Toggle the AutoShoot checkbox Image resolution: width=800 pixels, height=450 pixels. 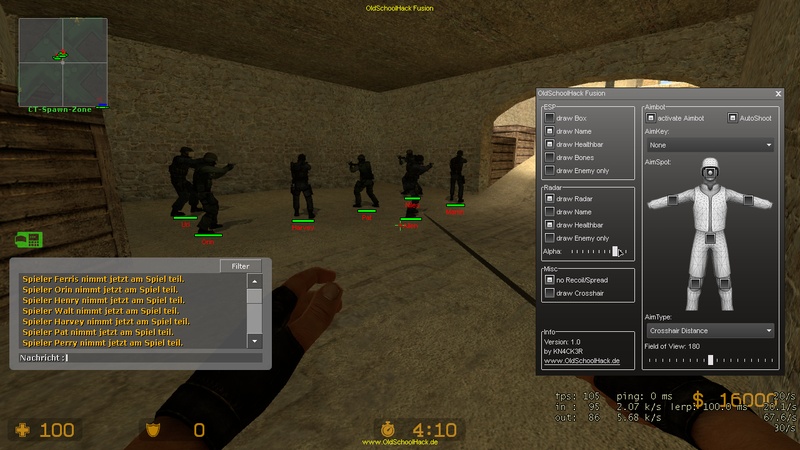coord(732,118)
